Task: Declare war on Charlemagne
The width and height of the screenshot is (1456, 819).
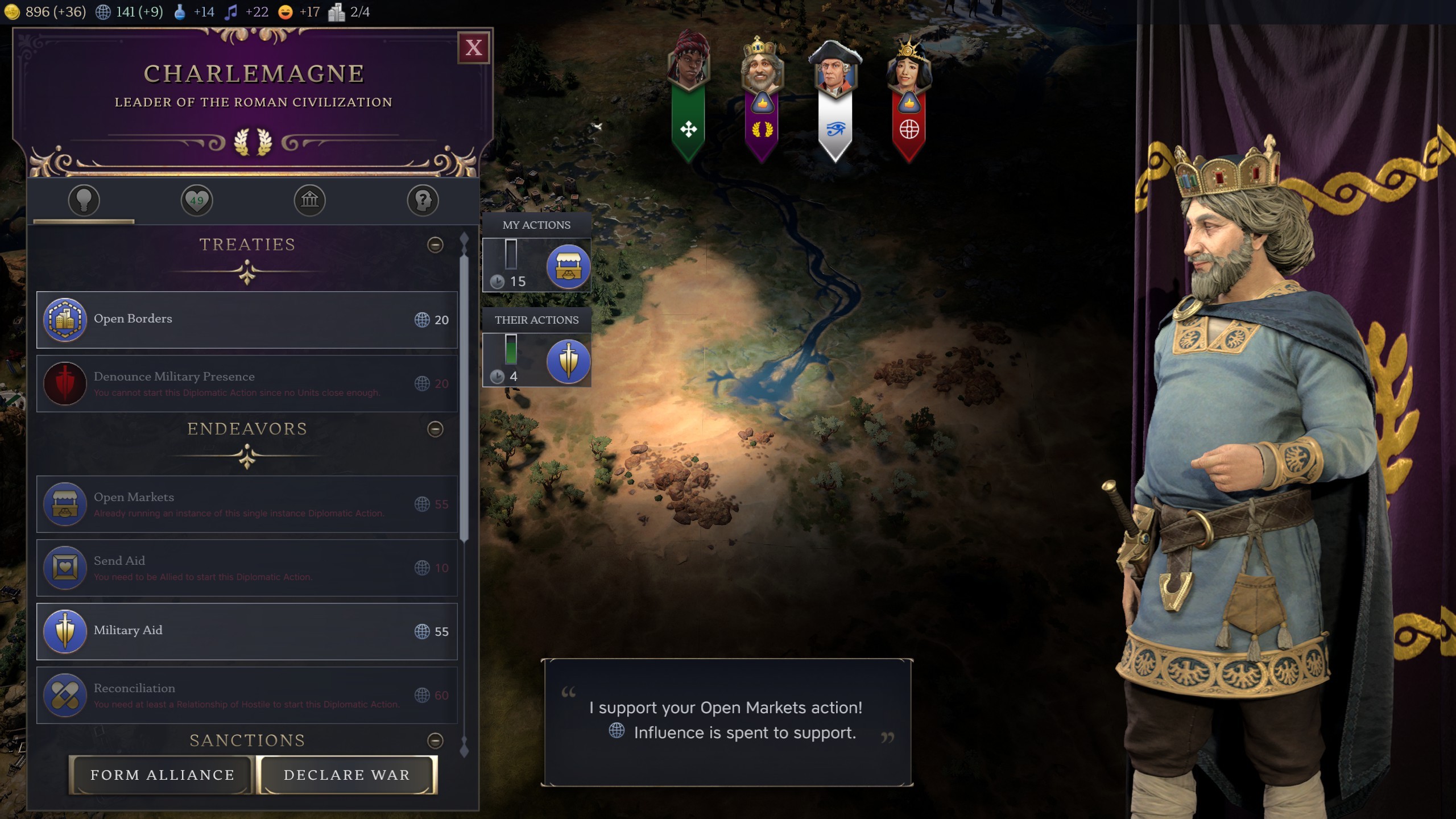Action: point(347,775)
